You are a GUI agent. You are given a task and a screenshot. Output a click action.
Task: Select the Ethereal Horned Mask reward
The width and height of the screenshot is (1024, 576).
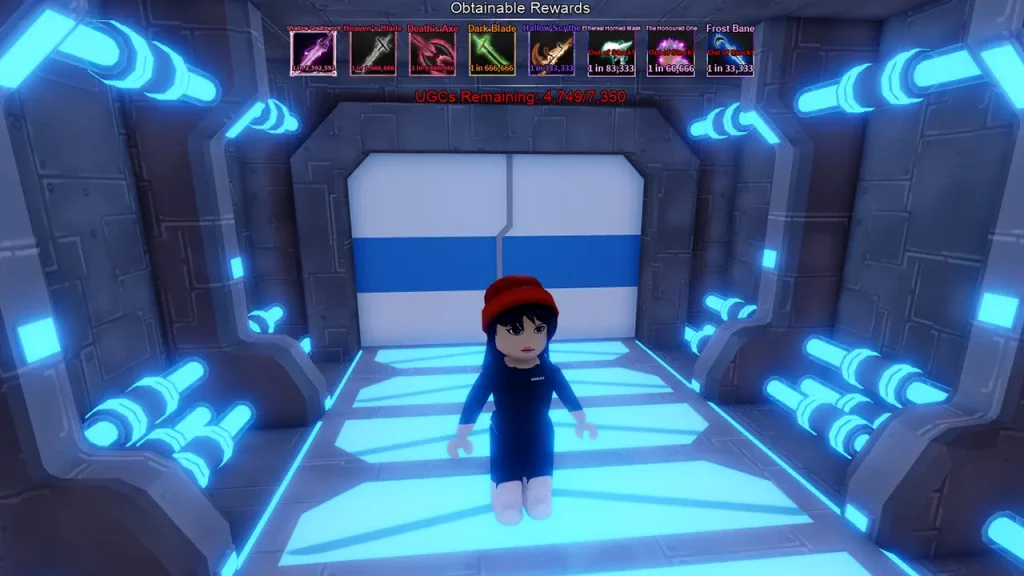tap(610, 54)
